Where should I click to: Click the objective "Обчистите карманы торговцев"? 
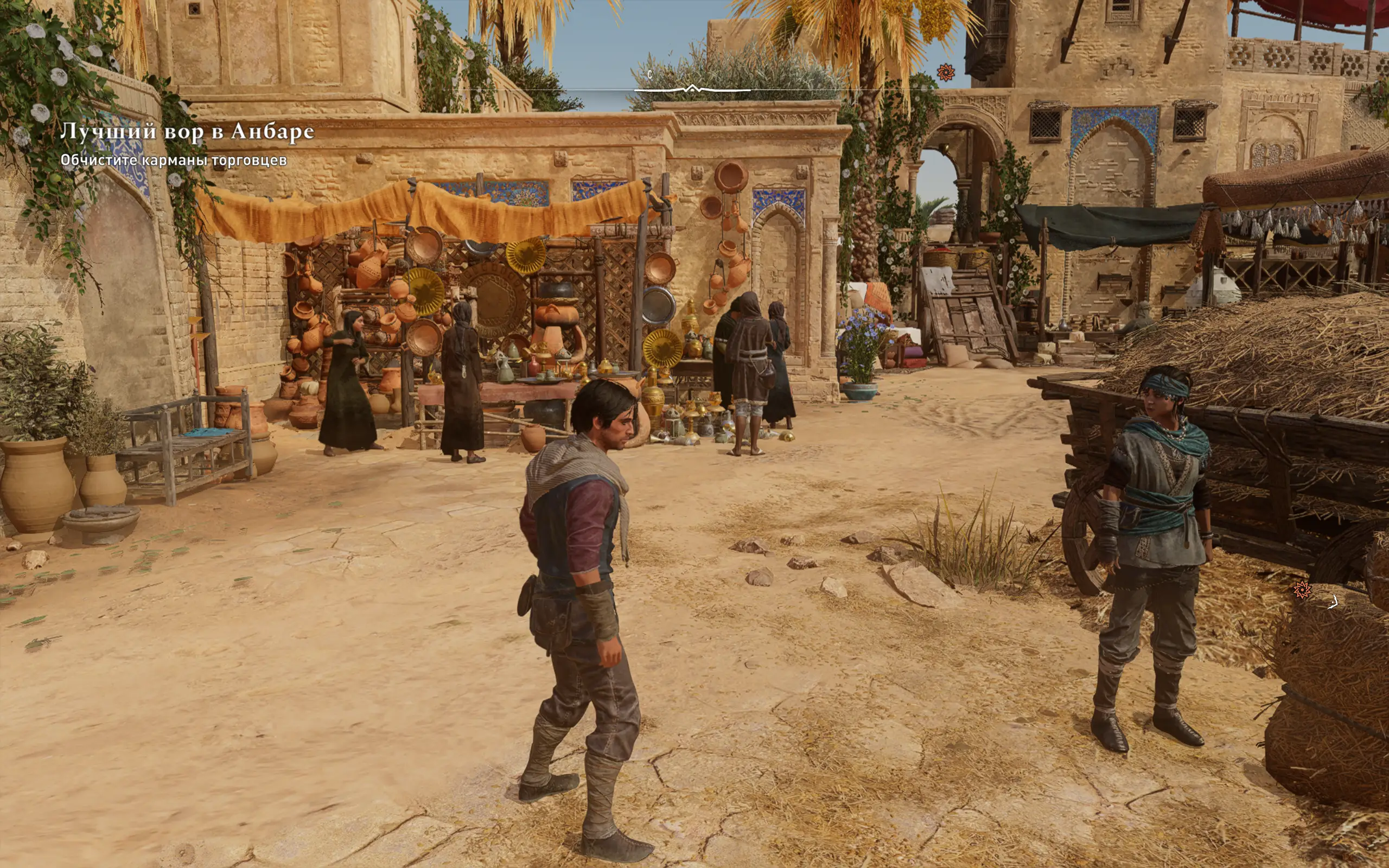coord(173,160)
